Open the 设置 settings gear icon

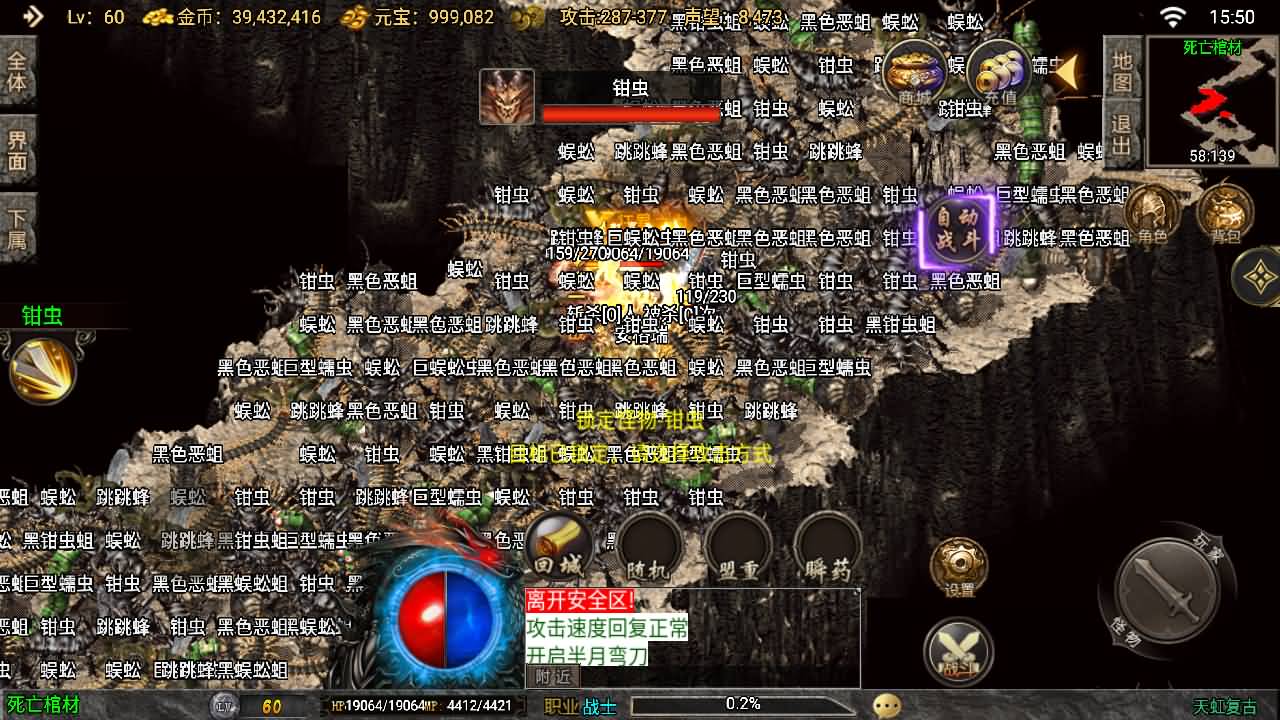pyautogui.click(x=959, y=567)
